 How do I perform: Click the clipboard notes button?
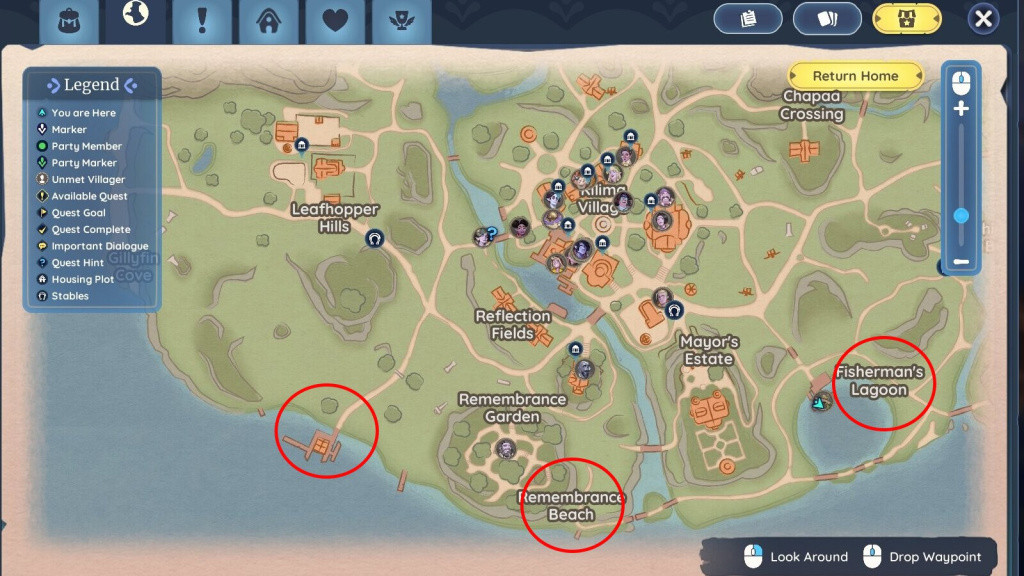tap(747, 19)
